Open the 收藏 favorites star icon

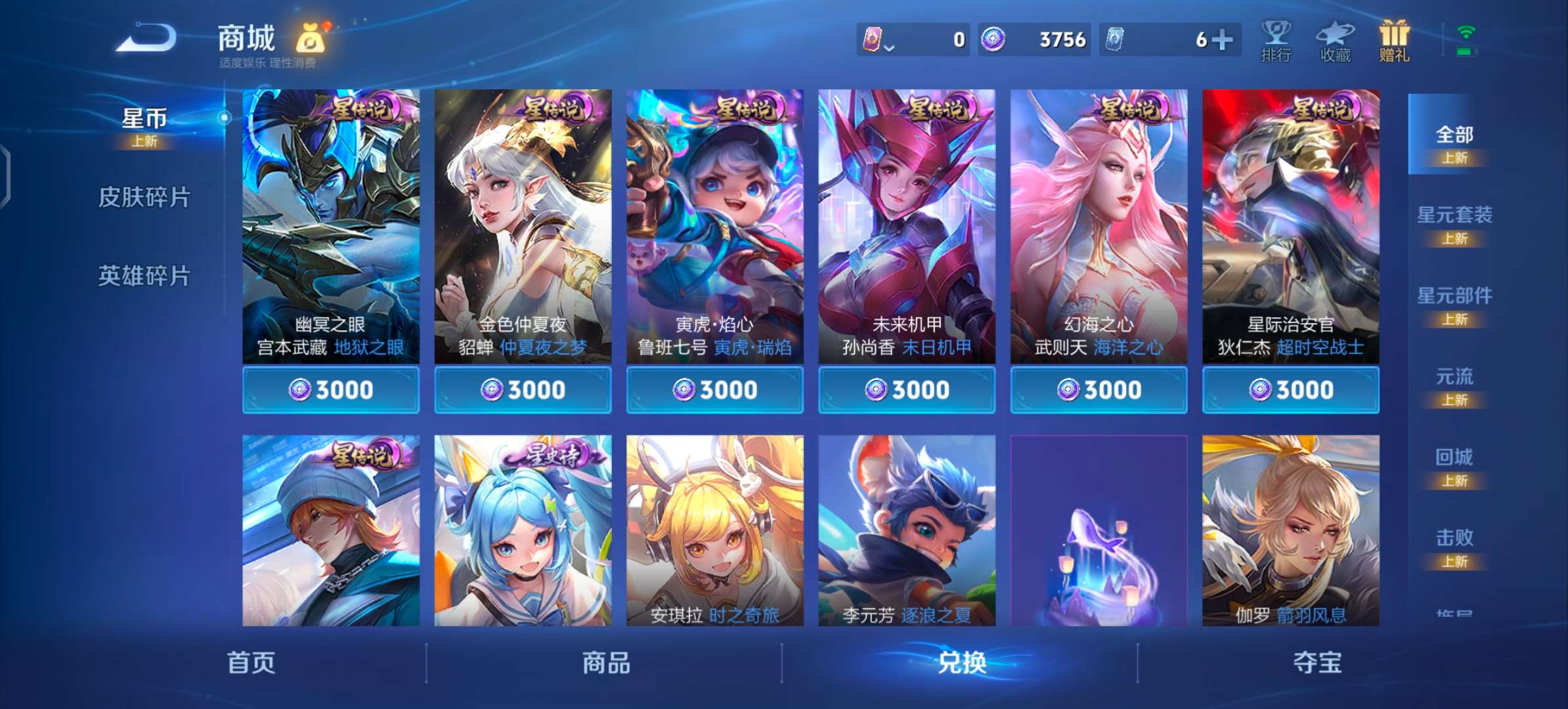(1334, 43)
